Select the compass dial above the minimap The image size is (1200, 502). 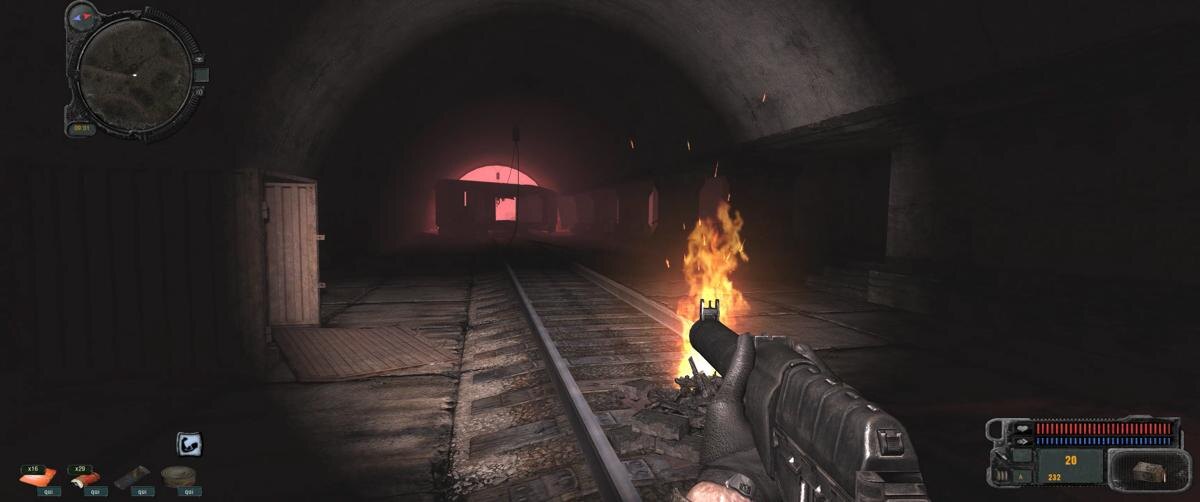(82, 15)
